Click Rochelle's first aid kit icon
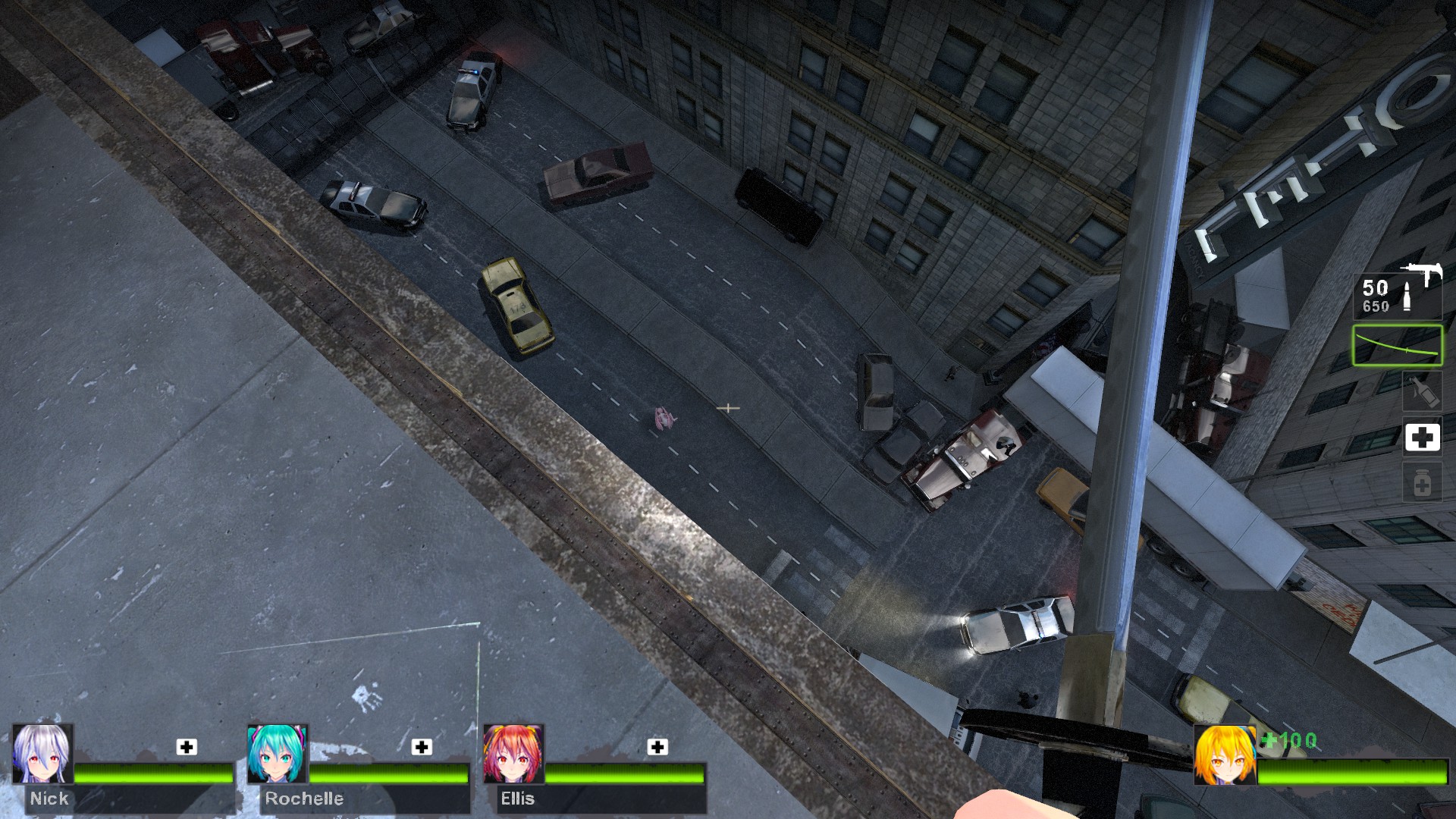The image size is (1456, 819). pyautogui.click(x=422, y=747)
